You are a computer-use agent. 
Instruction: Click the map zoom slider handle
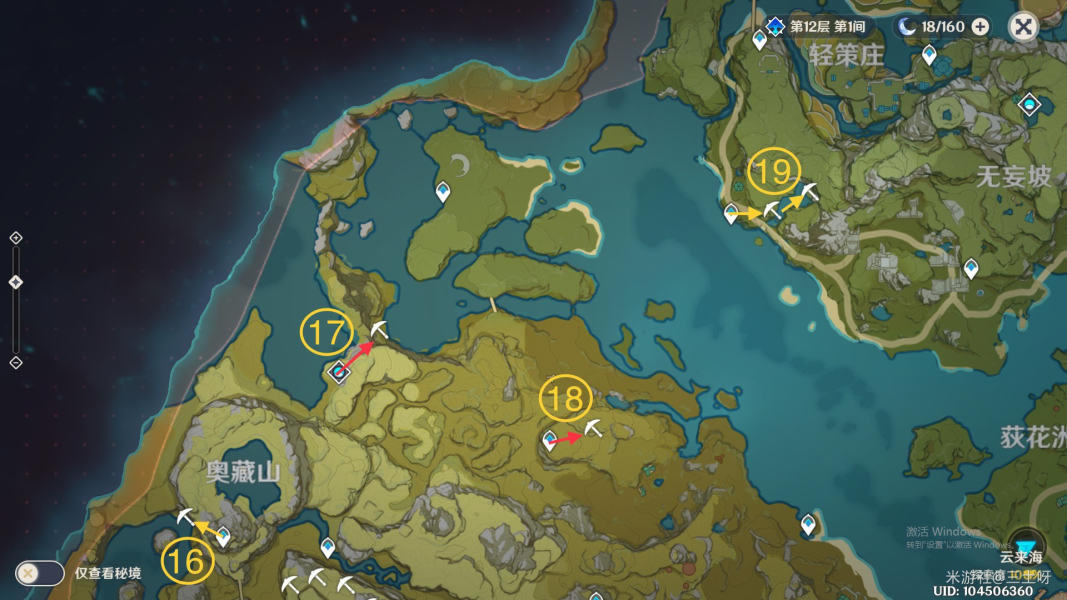click(16, 283)
